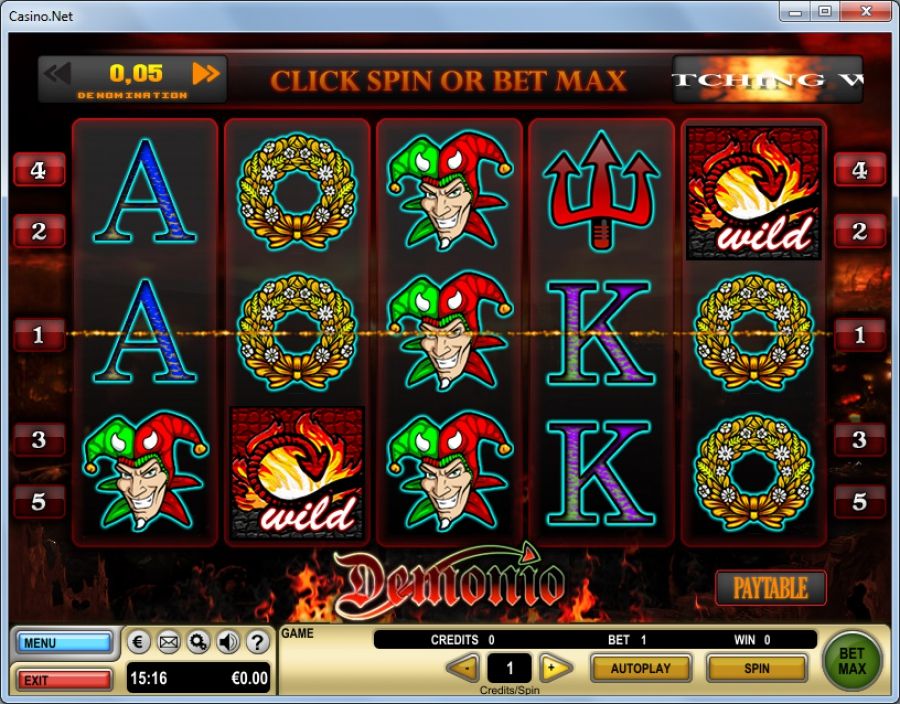900x704 pixels.
Task: Open the envelope messages icon
Action: coord(169,642)
